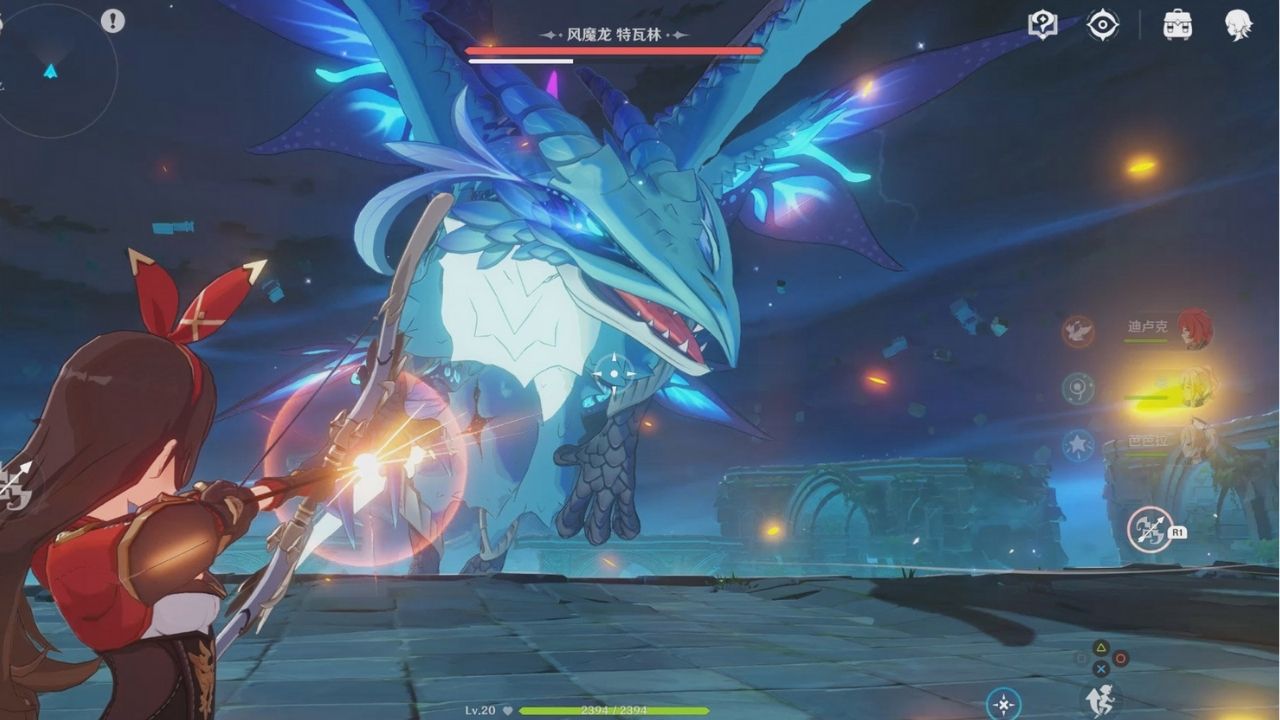1280x720 pixels.
Task: Open the character profile head icon
Action: tap(1238, 25)
